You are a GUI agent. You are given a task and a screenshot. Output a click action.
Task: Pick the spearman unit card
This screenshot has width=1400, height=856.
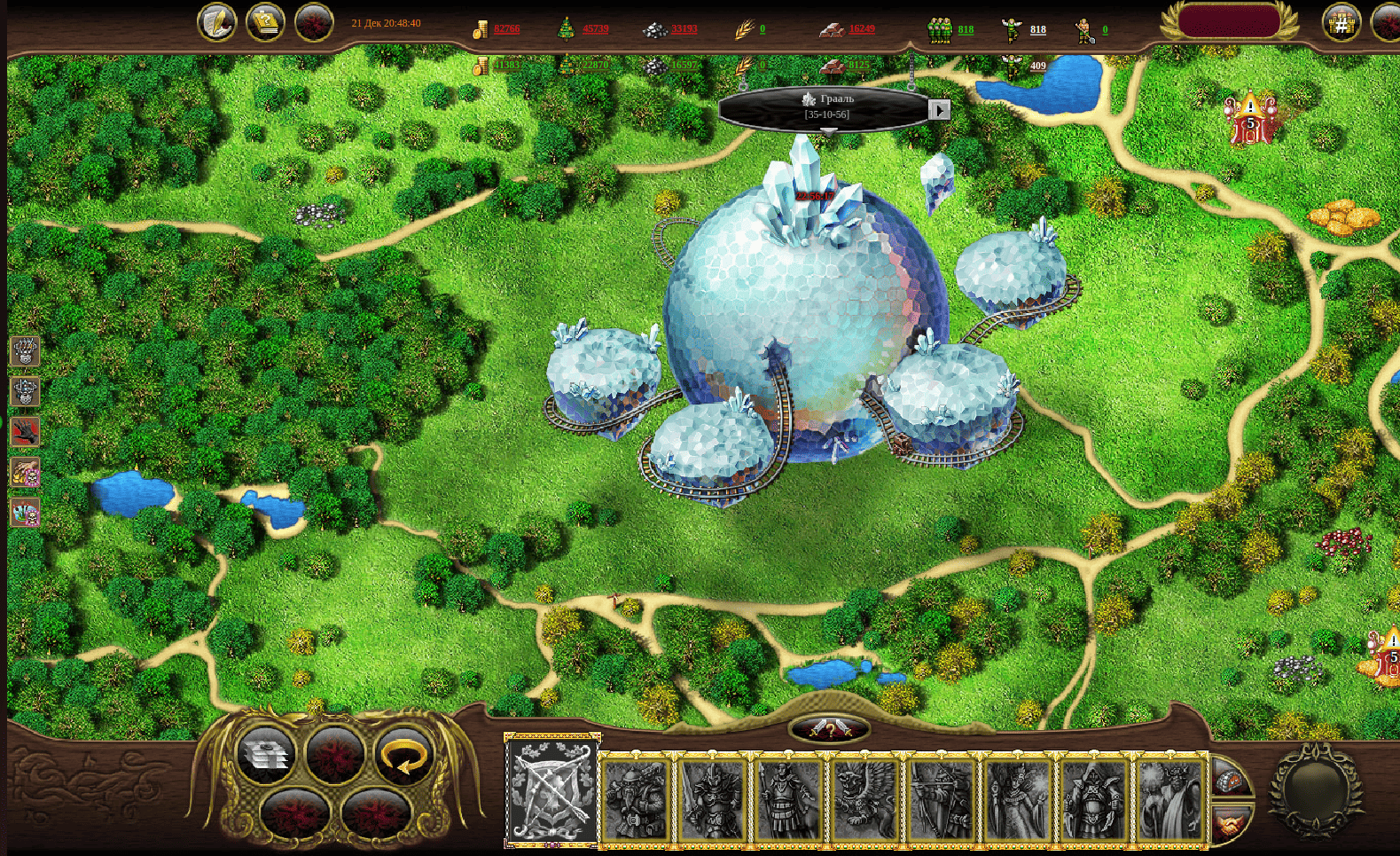coord(788,800)
